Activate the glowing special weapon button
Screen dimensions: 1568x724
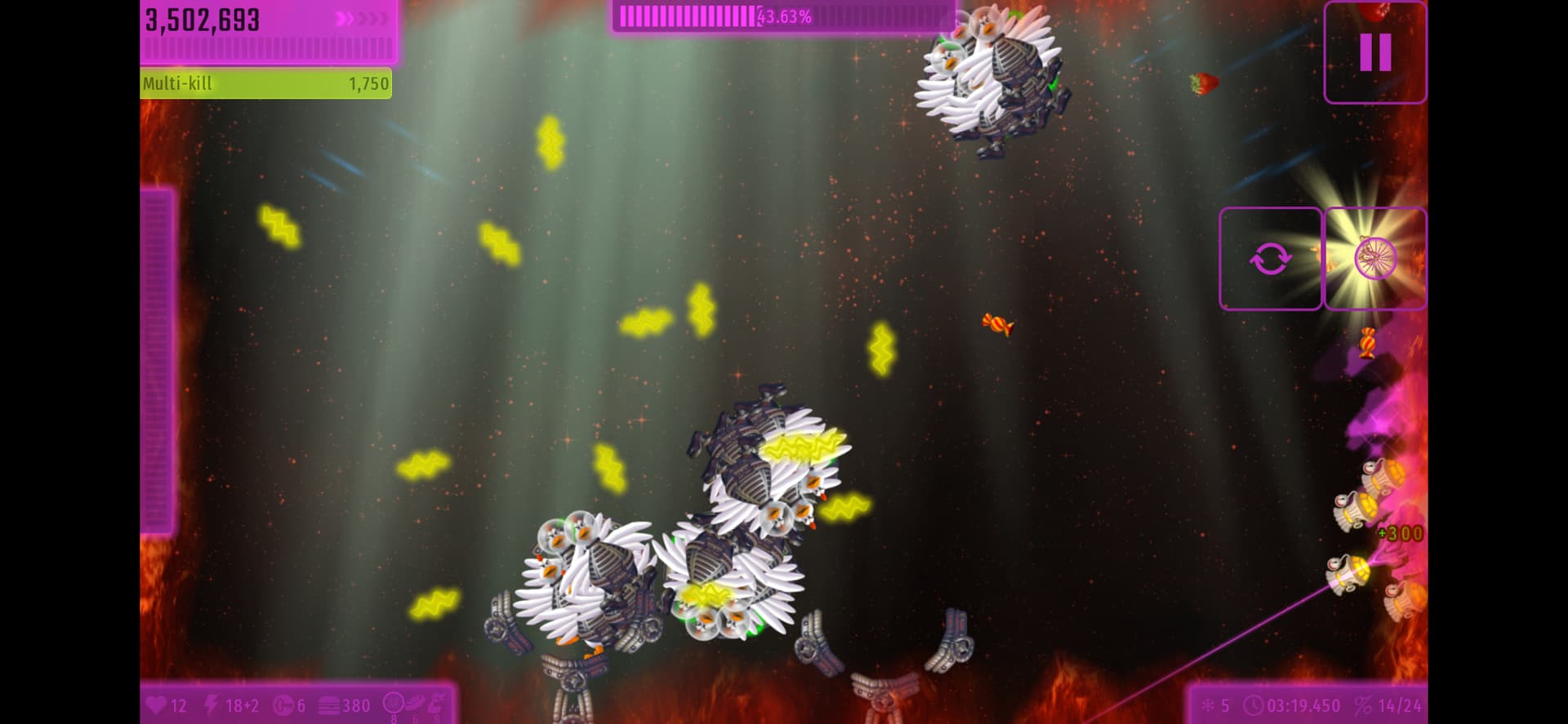(1375, 259)
